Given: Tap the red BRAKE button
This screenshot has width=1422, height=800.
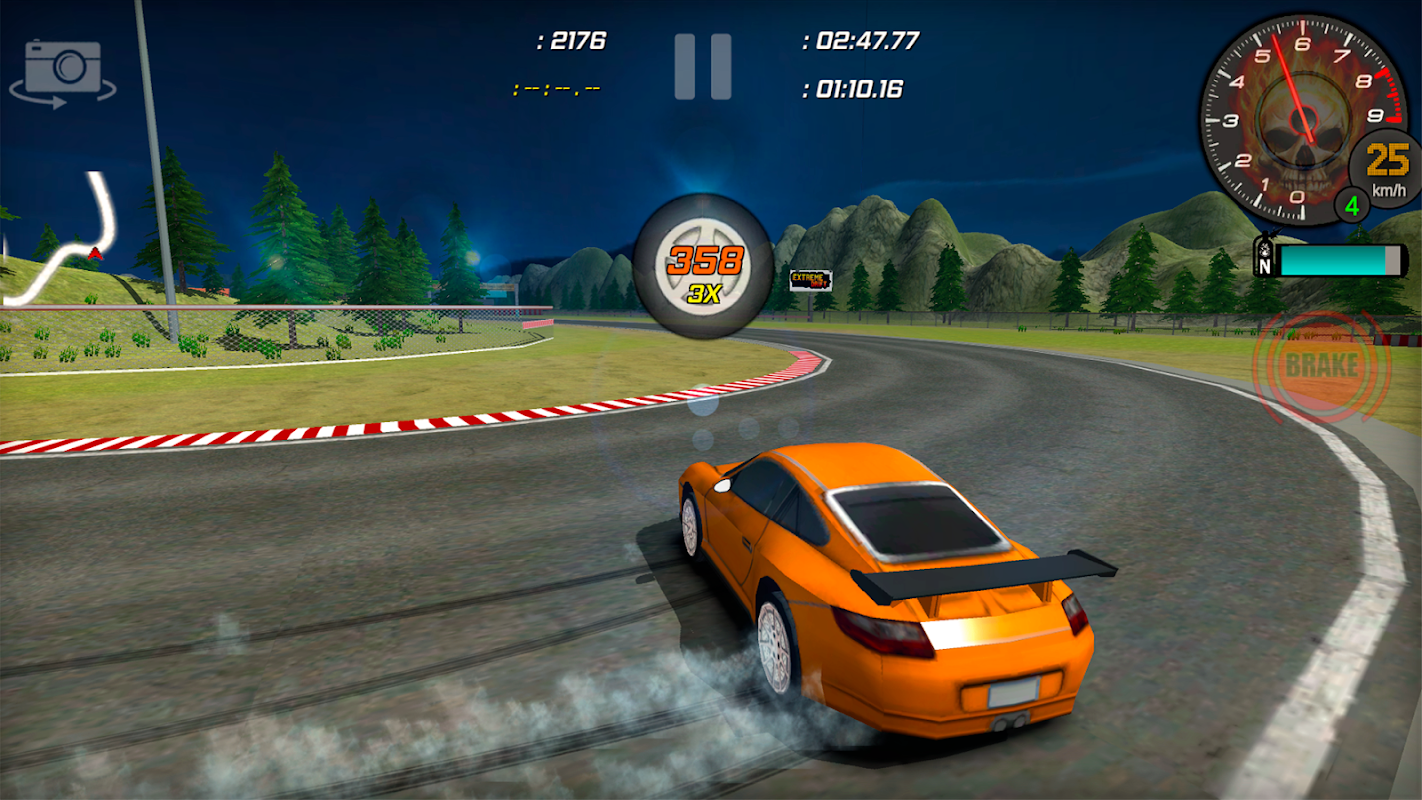Looking at the screenshot, I should click(1321, 365).
